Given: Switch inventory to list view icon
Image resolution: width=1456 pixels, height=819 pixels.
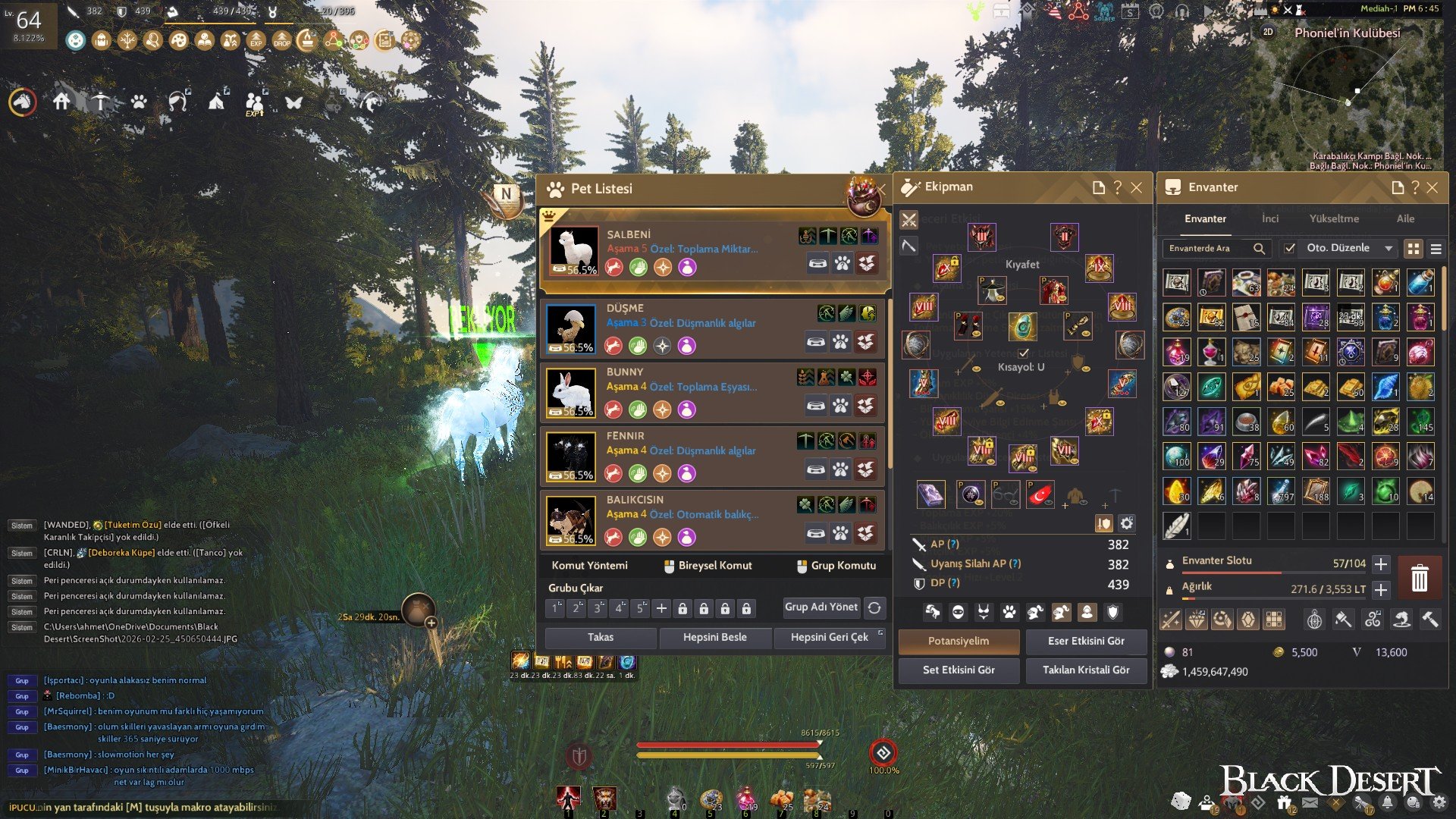Looking at the screenshot, I should click(1438, 248).
